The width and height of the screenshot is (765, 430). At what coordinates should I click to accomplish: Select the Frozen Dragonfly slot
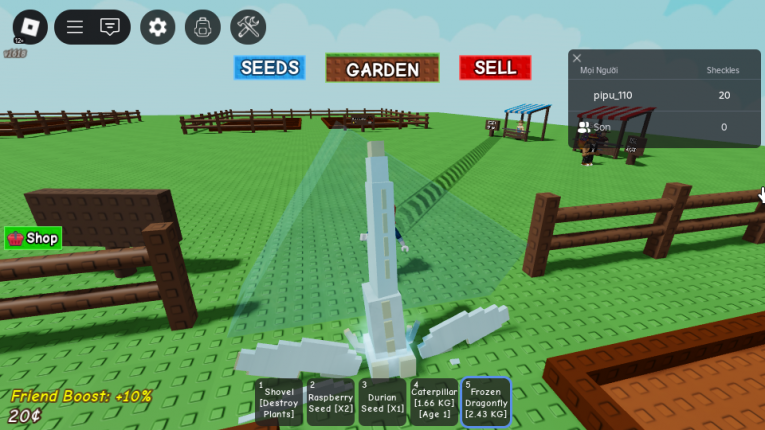pos(486,401)
